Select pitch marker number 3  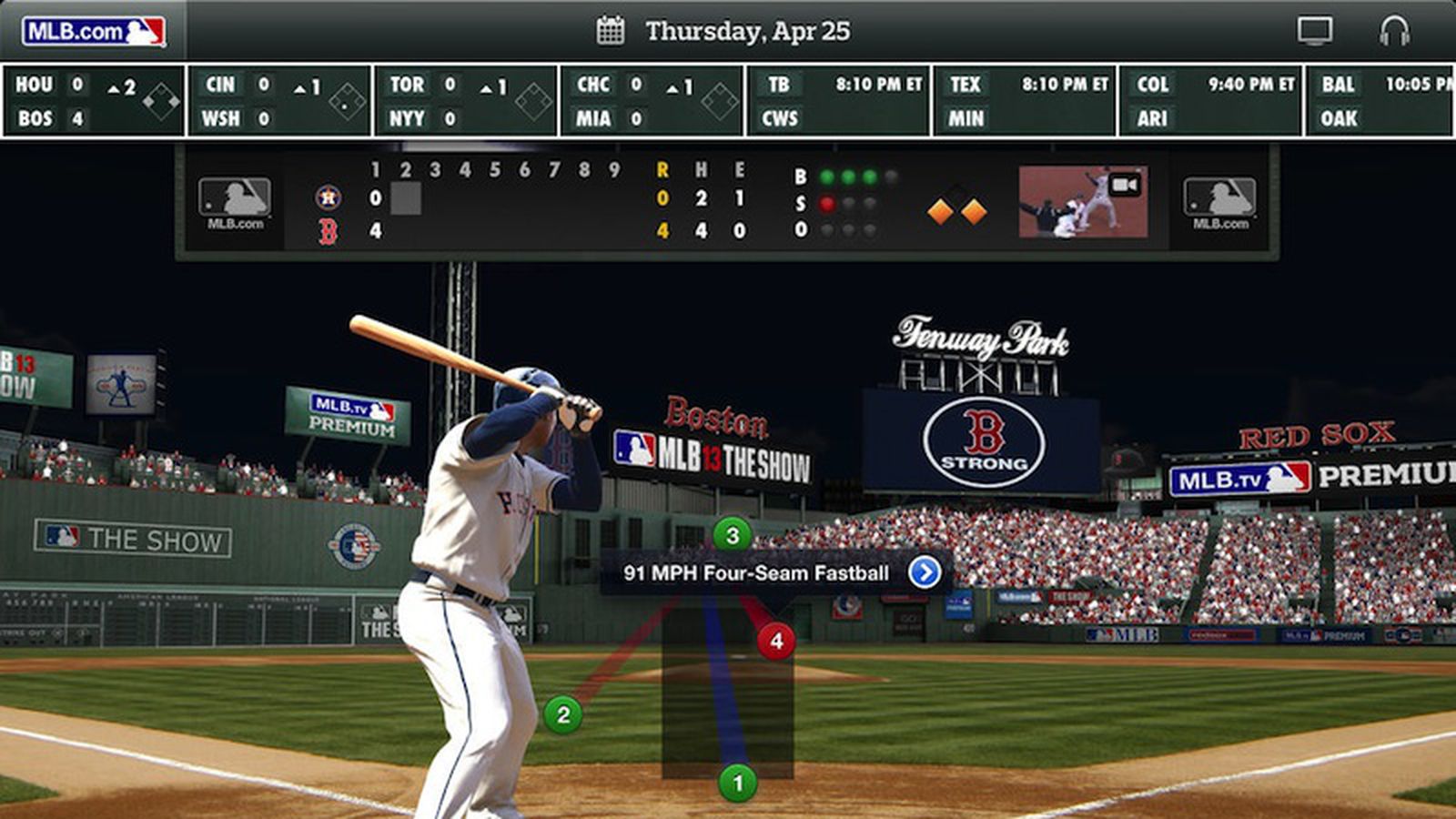click(x=732, y=535)
